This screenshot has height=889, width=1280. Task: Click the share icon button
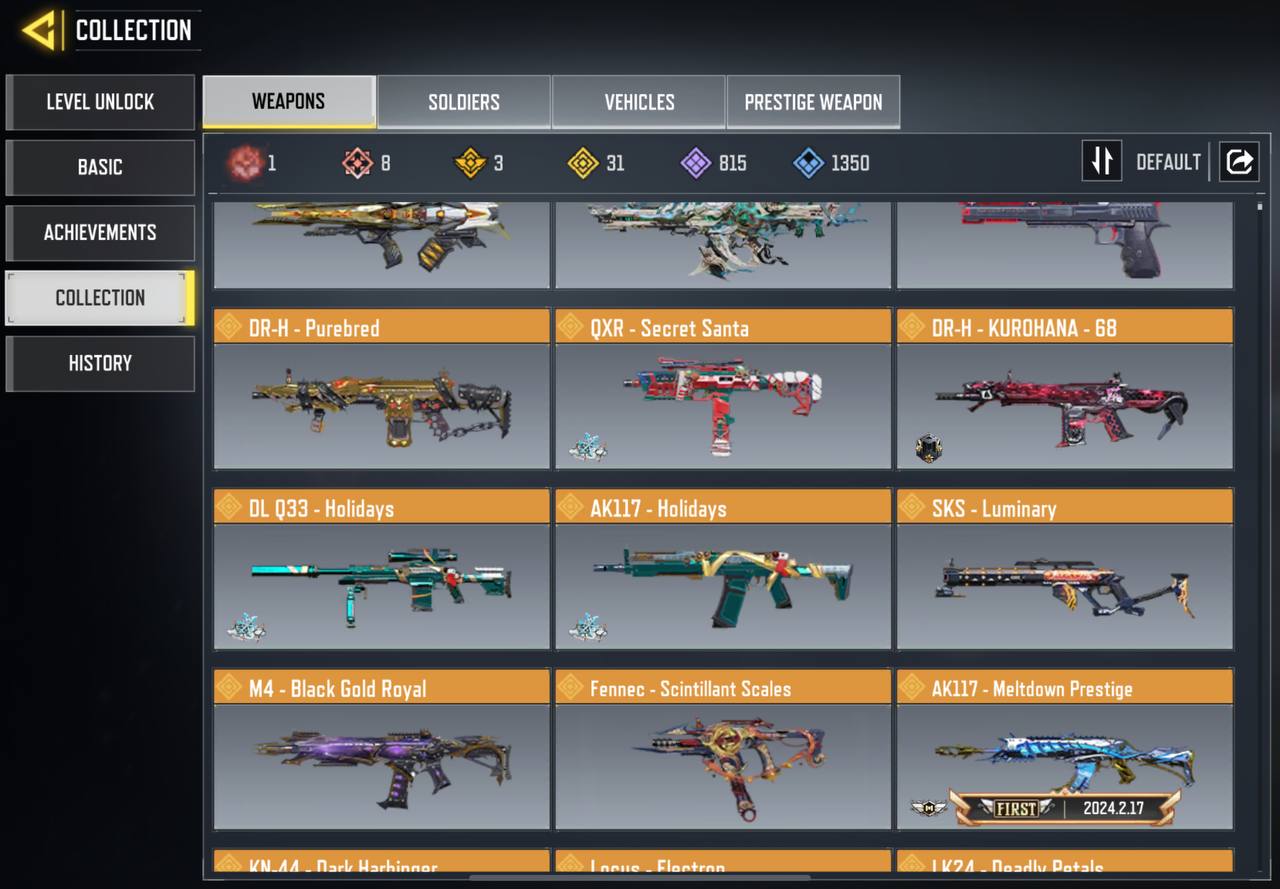1239,161
